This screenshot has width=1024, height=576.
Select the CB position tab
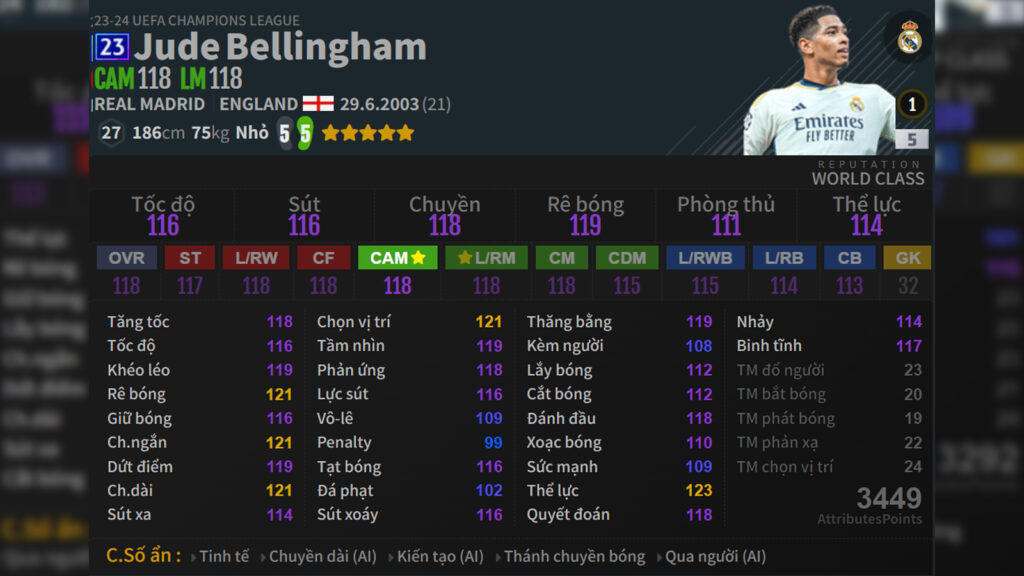point(850,258)
